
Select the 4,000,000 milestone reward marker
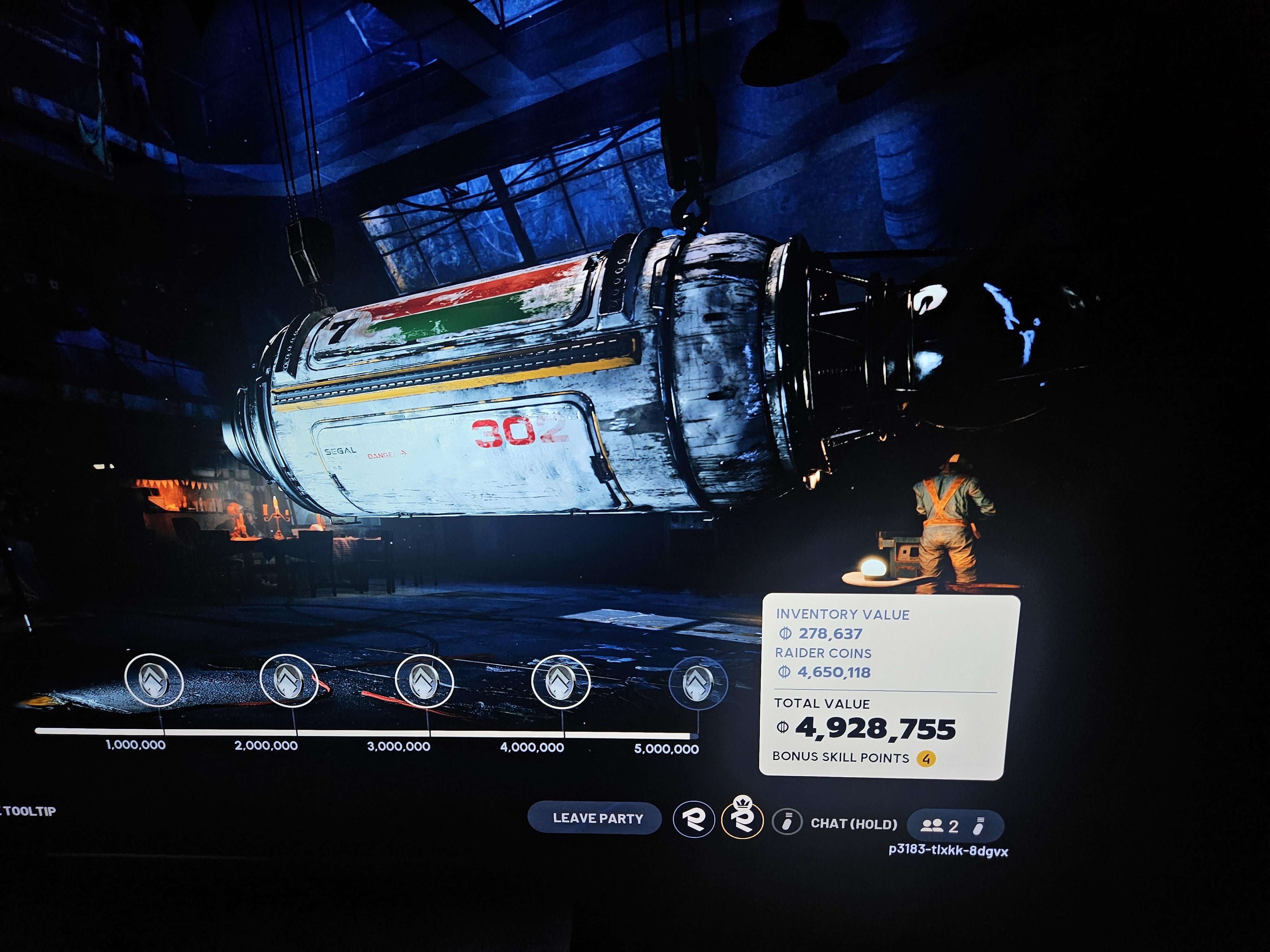tap(560, 682)
